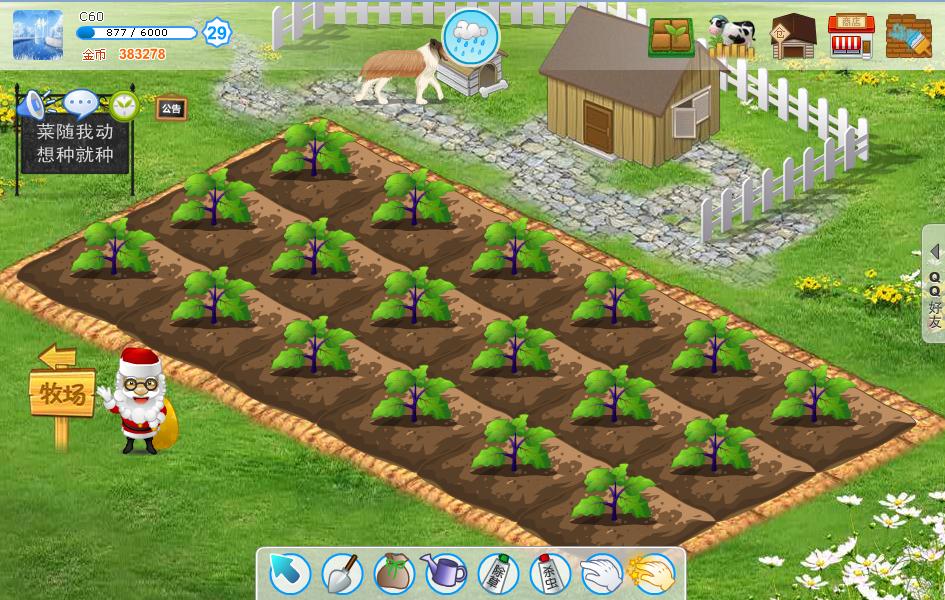Screen dimensions: 945x600
Task: Select the blue arrow cursor tool
Action: 291,574
